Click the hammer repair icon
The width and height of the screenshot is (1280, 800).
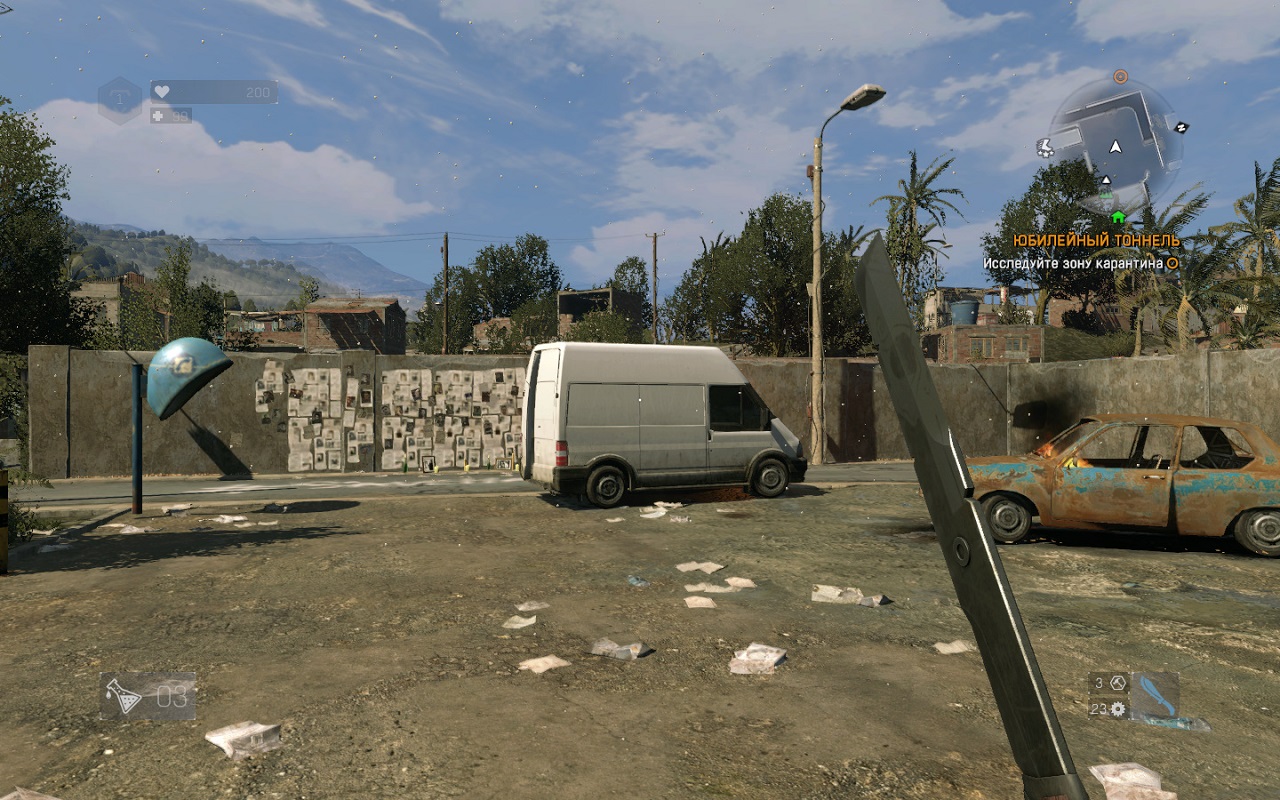[1118, 683]
